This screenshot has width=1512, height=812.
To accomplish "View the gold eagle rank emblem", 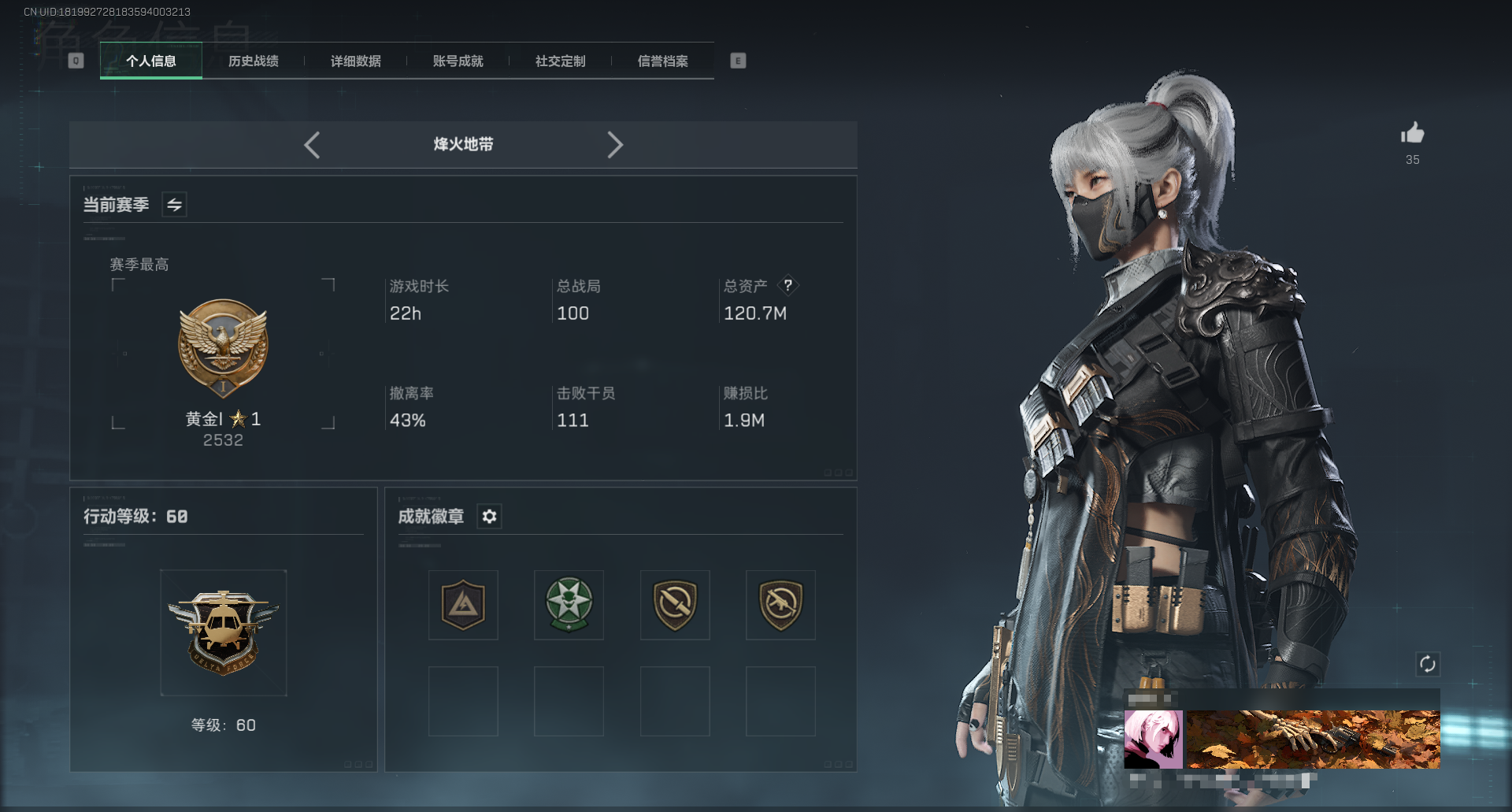I will [224, 347].
